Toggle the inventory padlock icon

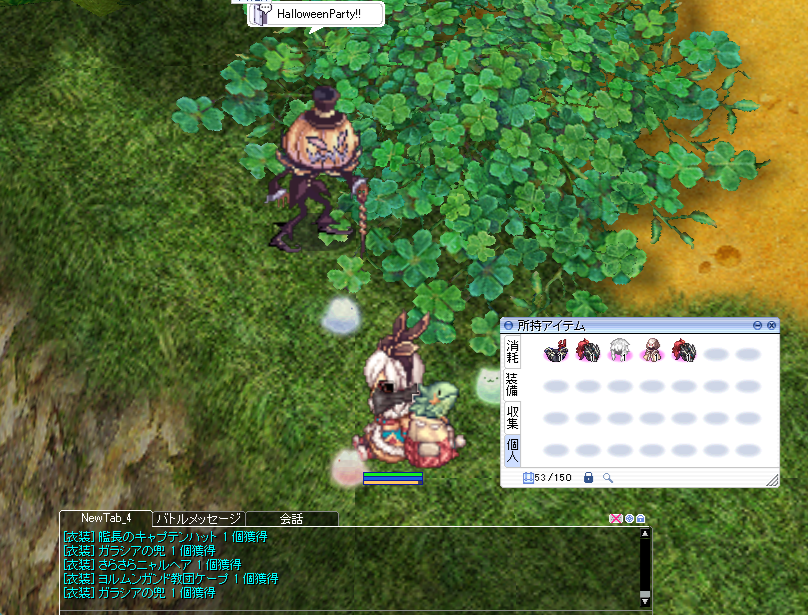pyautogui.click(x=588, y=478)
